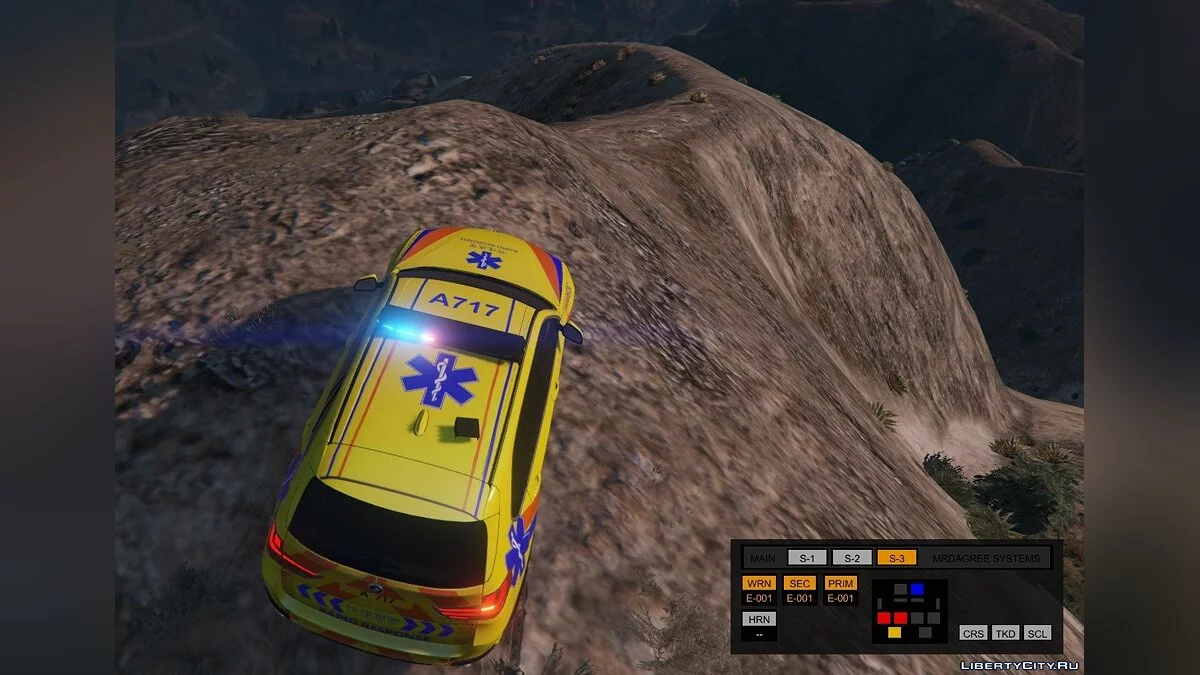
Task: Toggle the highlighted S-3 stage
Action: (897, 558)
